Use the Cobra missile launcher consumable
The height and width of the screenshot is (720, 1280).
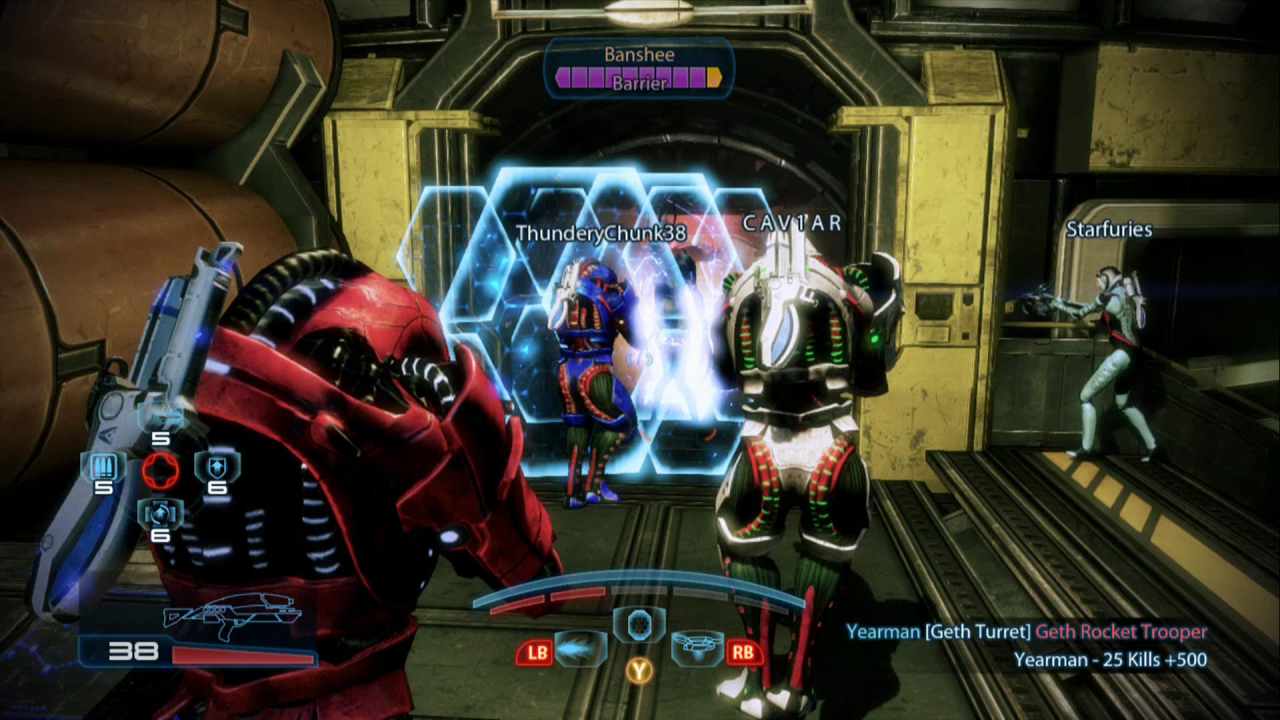tap(159, 414)
